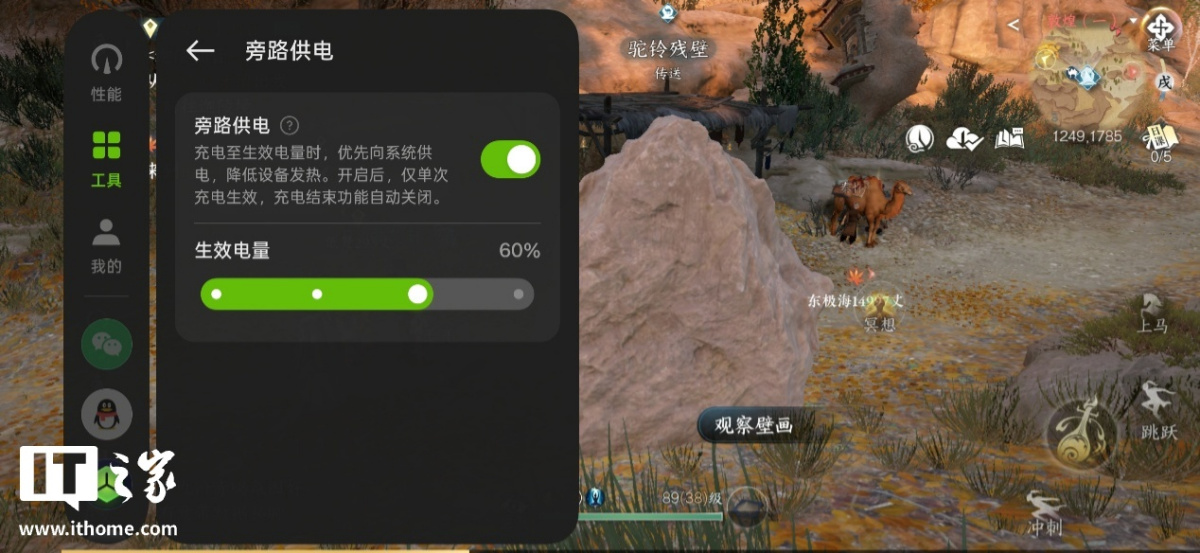Open the QQ penguin shortcut
This screenshot has width=1200, height=553.
coord(106,413)
